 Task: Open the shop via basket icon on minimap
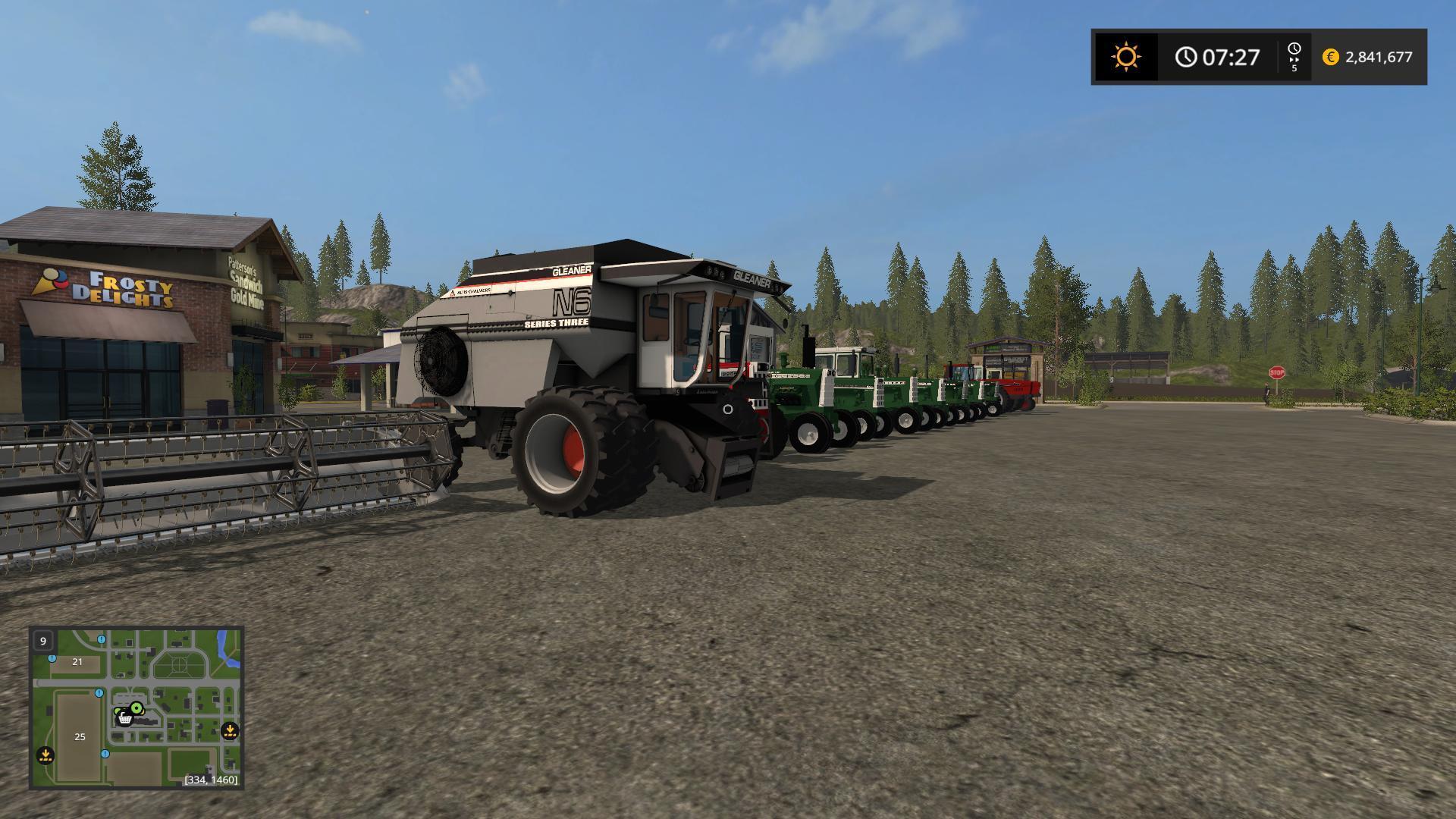click(125, 719)
